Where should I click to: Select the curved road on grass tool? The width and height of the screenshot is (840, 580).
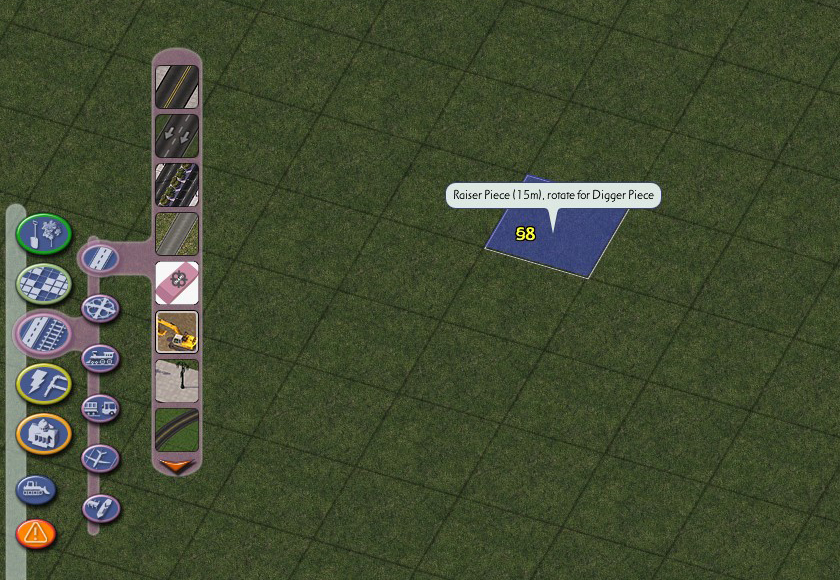pos(177,428)
